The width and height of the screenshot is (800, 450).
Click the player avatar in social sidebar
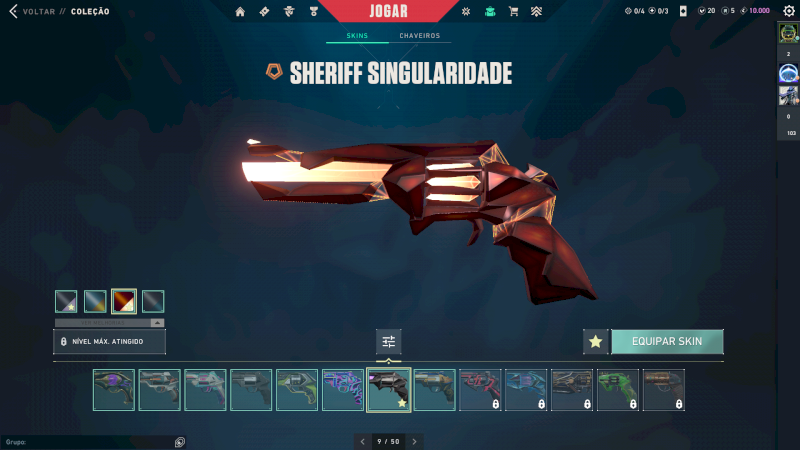click(788, 33)
